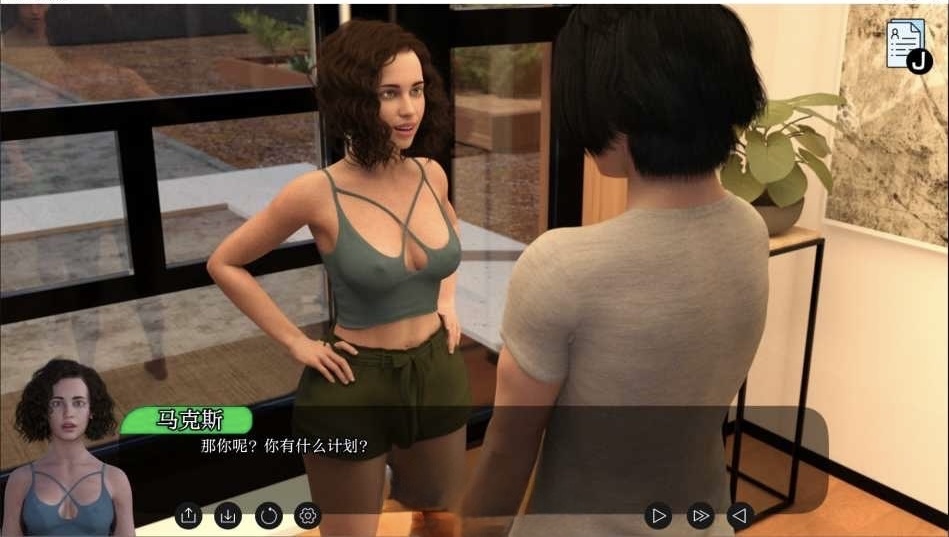Image resolution: width=949 pixels, height=537 pixels.
Task: Go back with the left-pointing triangle button
Action: (739, 516)
